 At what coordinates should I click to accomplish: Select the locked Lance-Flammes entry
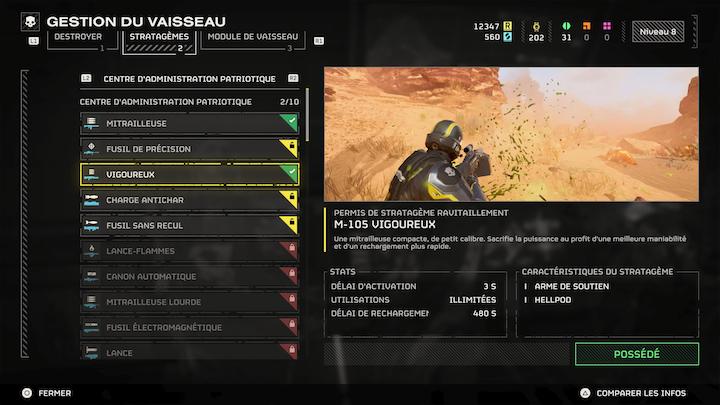[x=189, y=251]
